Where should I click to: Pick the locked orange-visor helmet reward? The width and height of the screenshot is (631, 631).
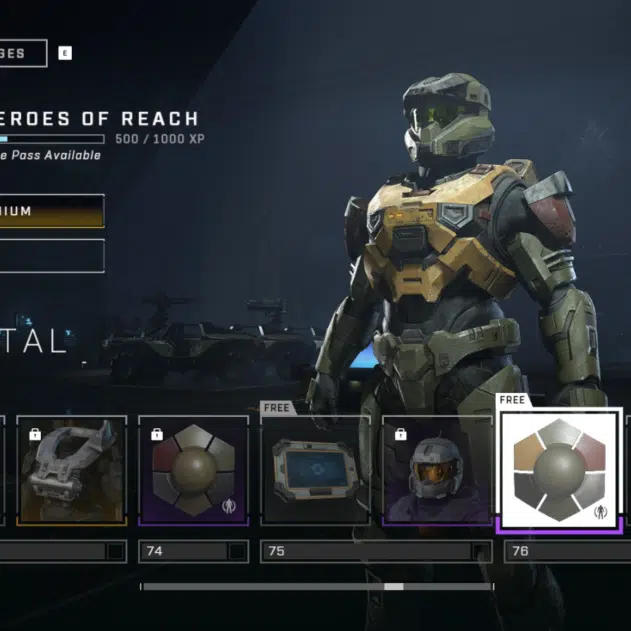pyautogui.click(x=437, y=470)
